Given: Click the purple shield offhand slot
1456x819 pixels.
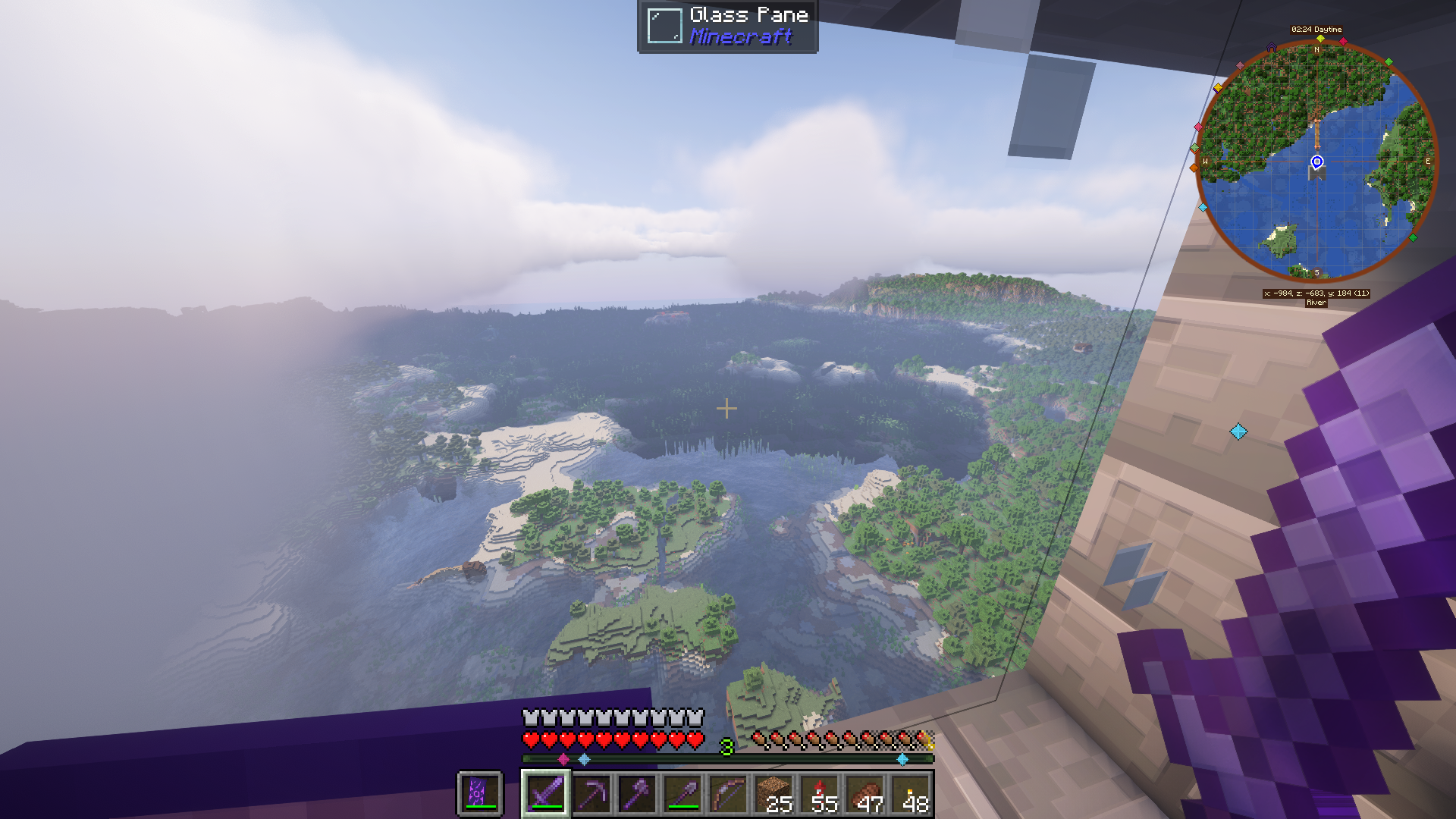Looking at the screenshot, I should click(479, 794).
